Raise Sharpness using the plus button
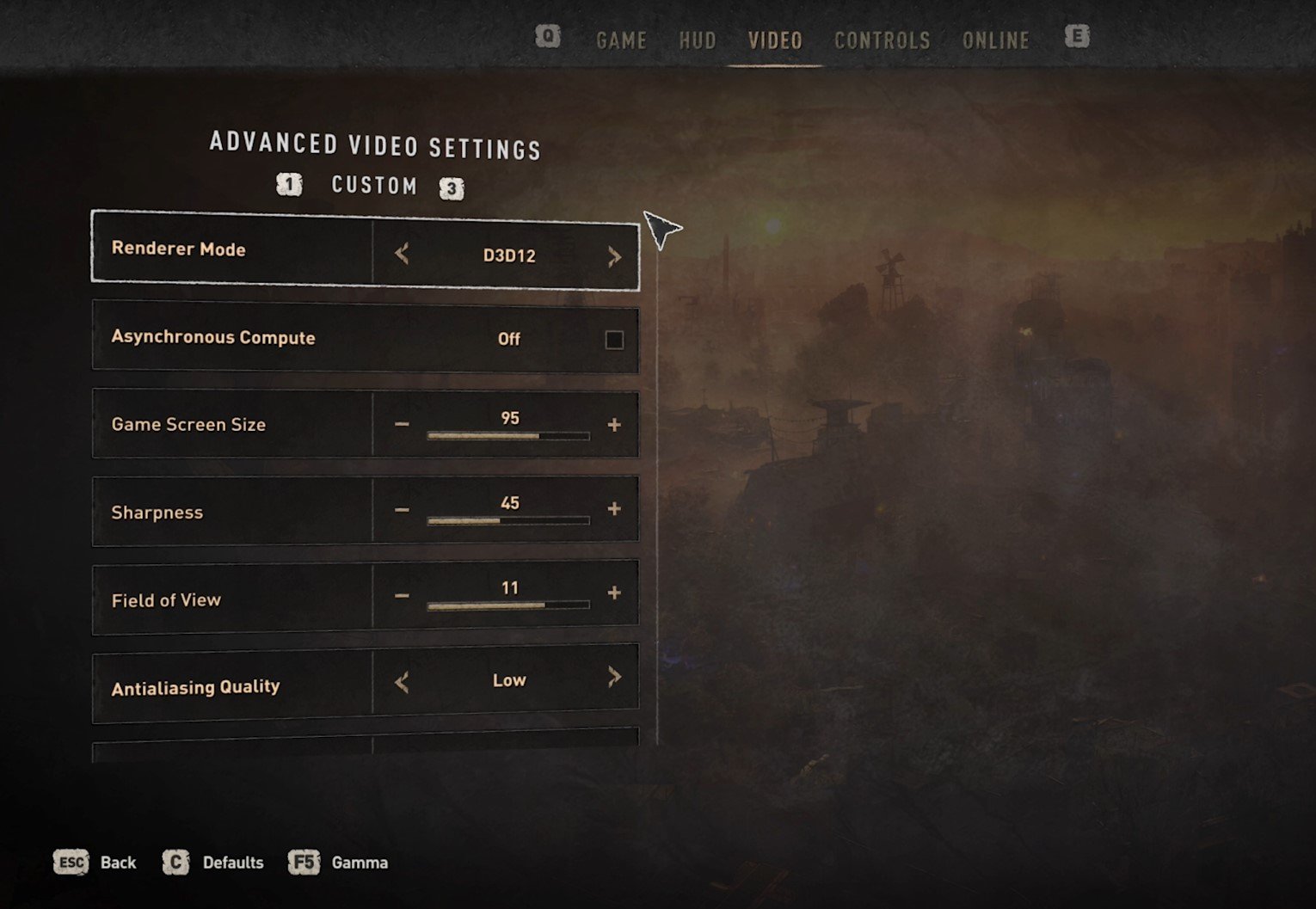The image size is (1316, 909). 614,509
